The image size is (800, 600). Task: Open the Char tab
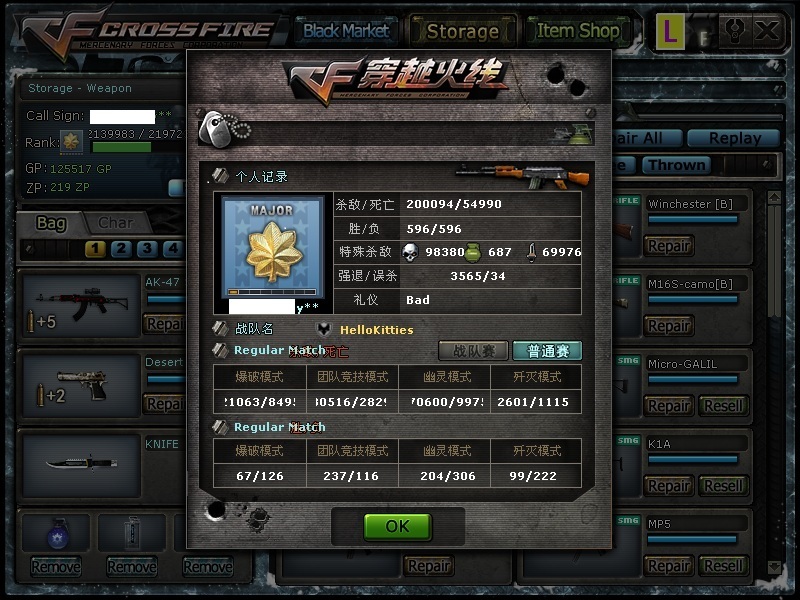tap(115, 223)
